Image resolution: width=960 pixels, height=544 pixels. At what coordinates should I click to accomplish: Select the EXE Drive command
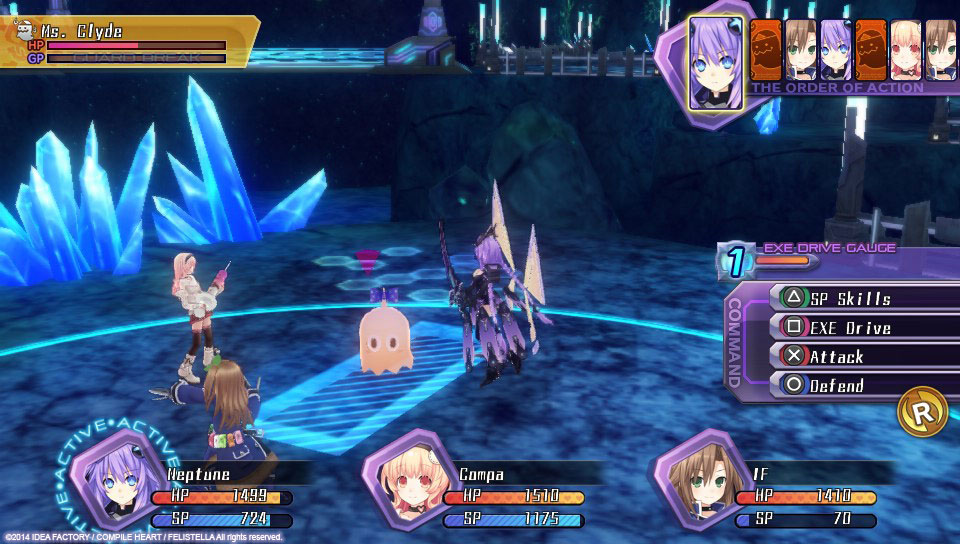click(x=849, y=327)
